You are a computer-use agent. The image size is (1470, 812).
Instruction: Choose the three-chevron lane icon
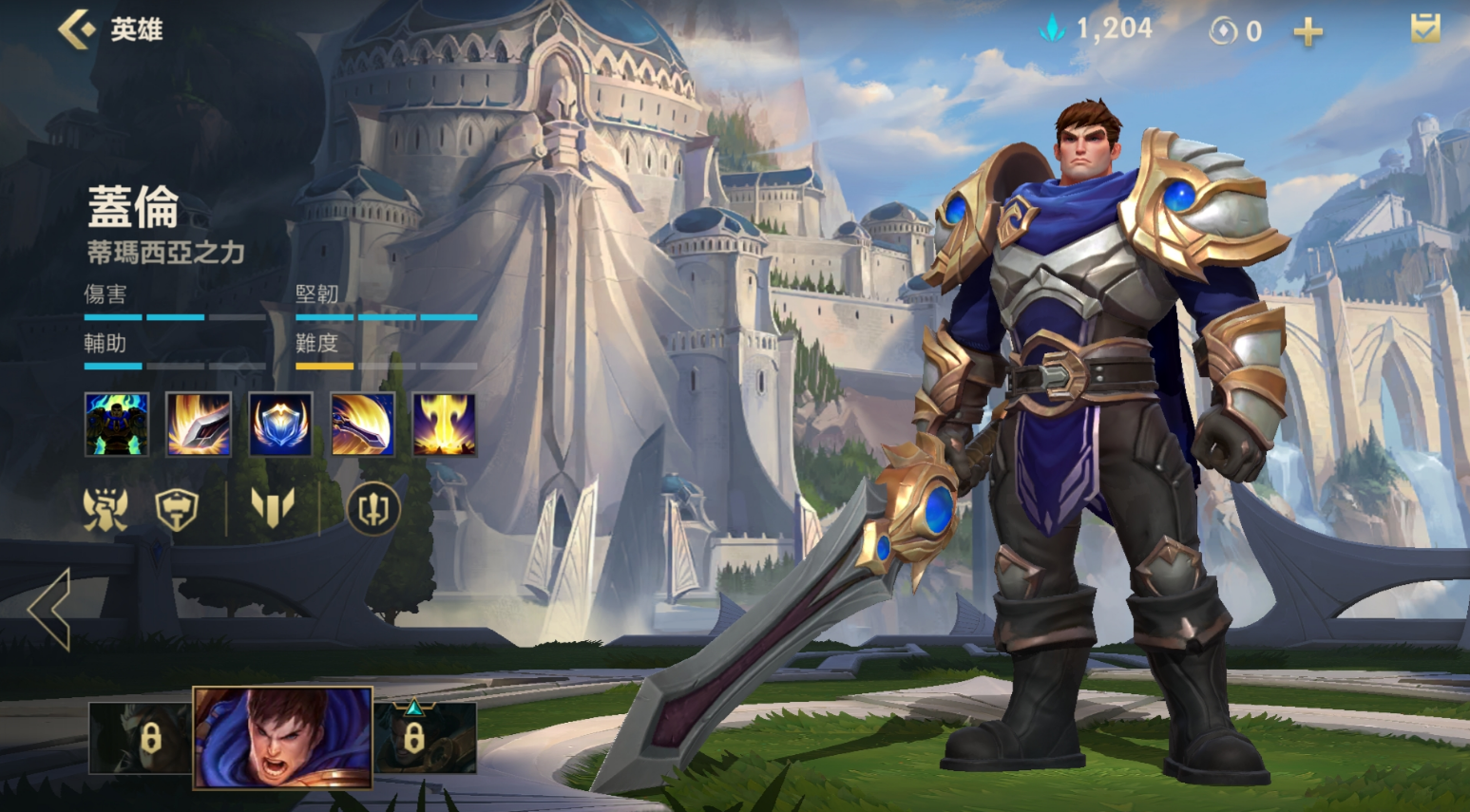click(x=273, y=507)
